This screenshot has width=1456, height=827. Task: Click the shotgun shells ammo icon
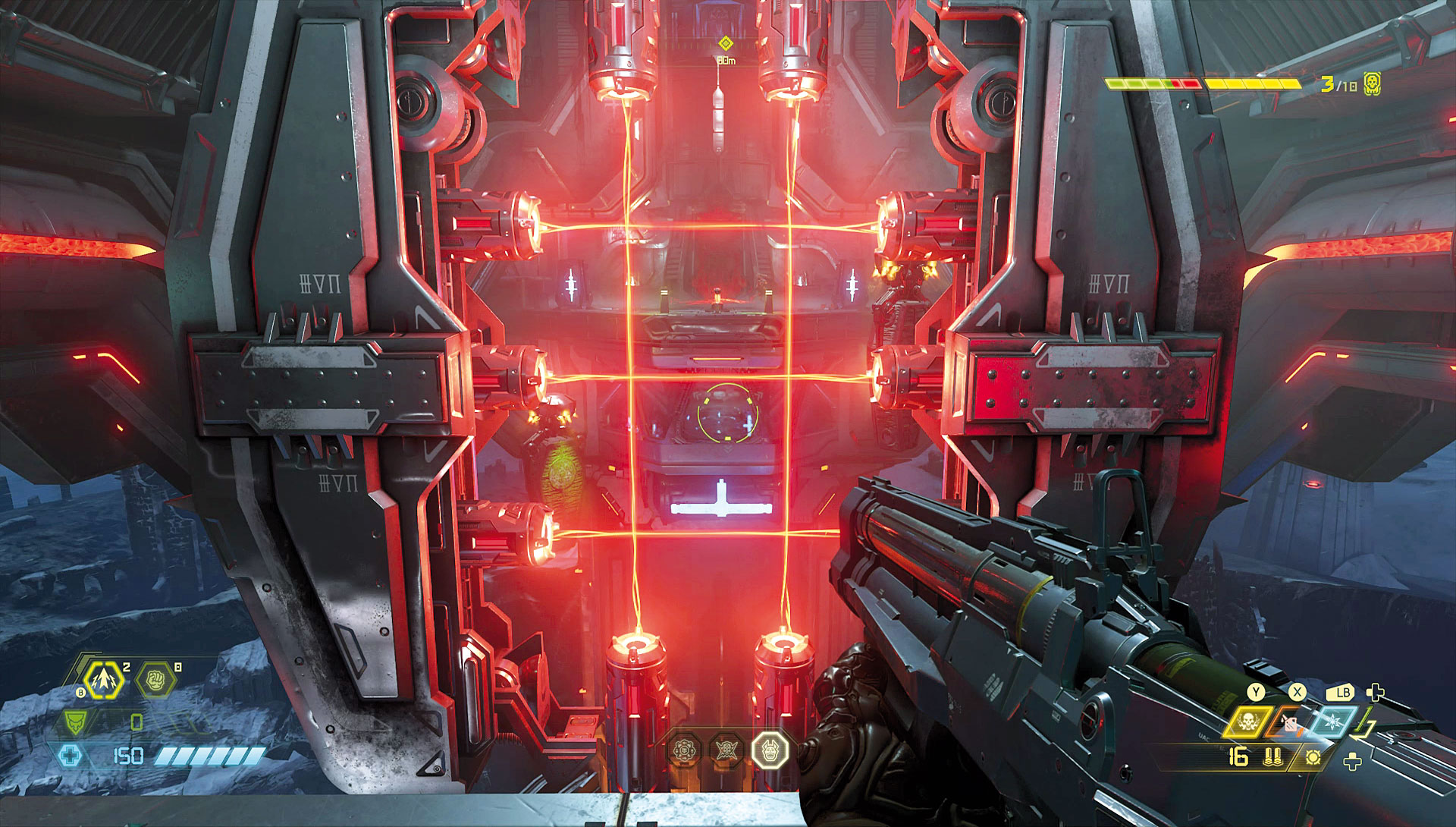pyautogui.click(x=1273, y=756)
